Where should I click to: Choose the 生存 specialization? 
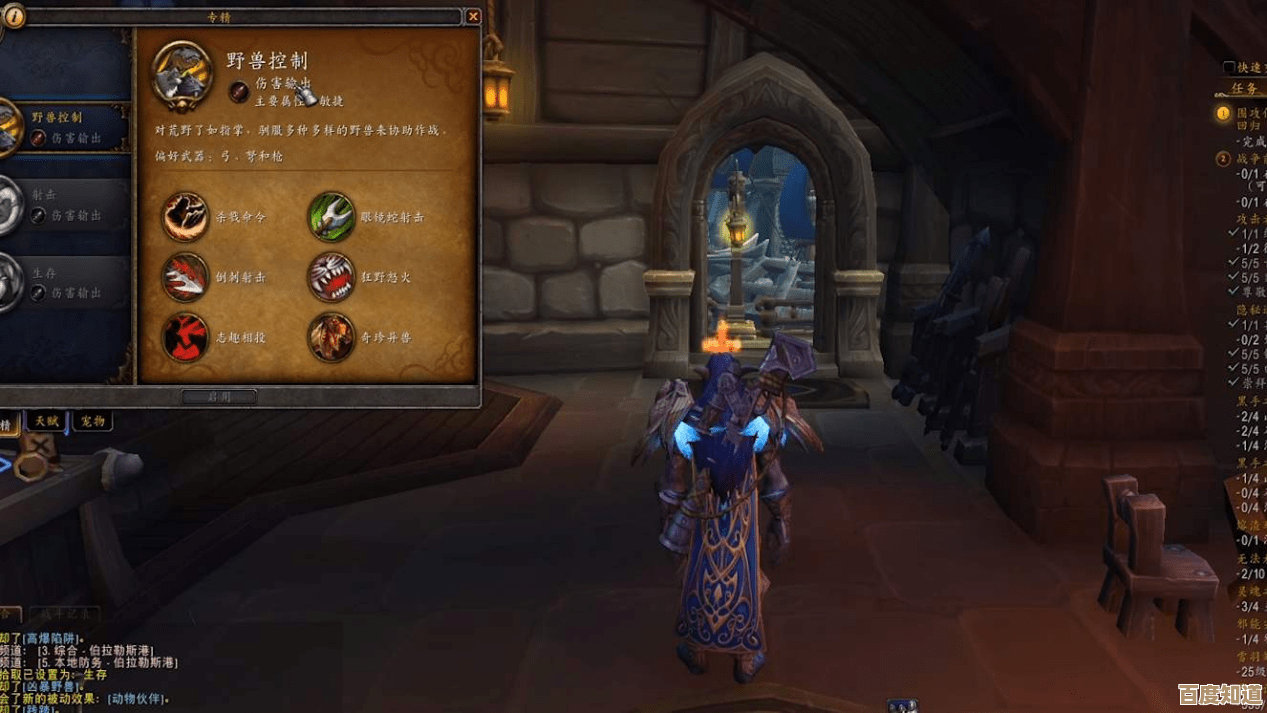point(66,282)
